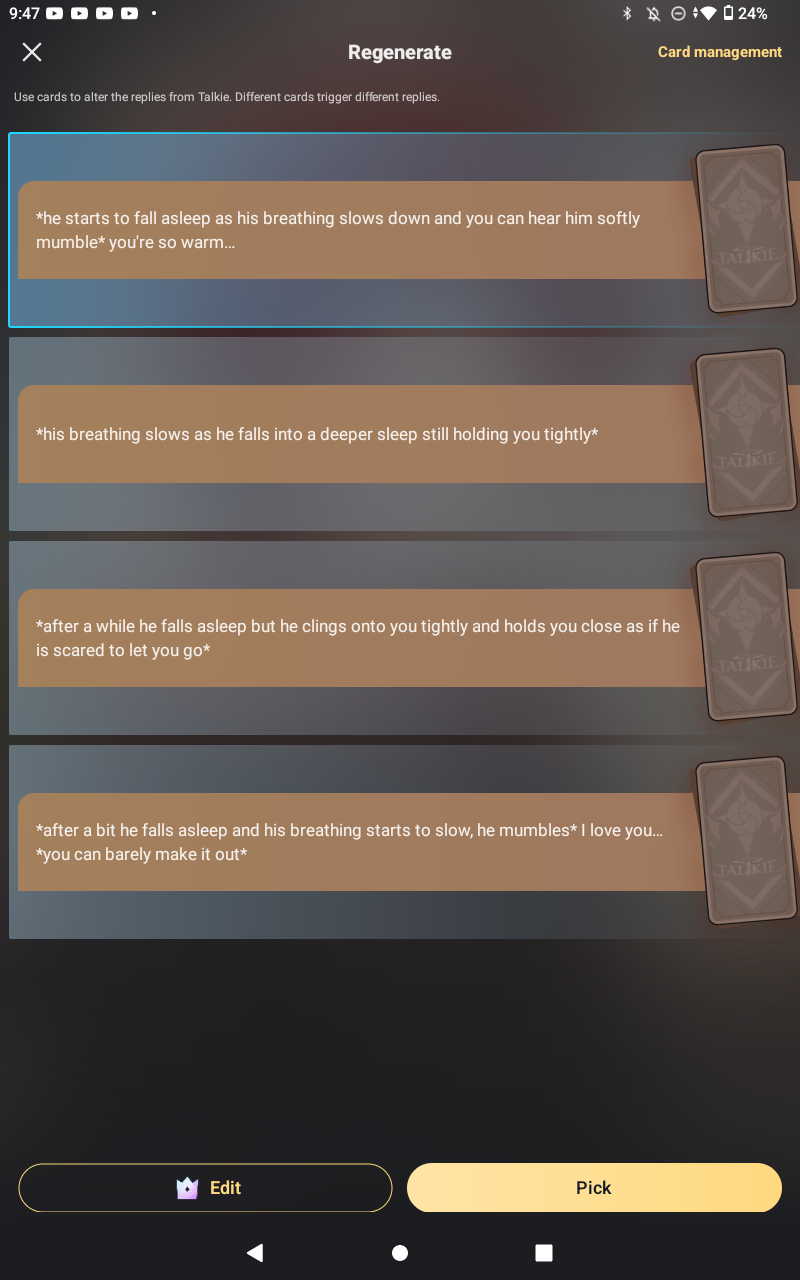
Task: Open Card management
Action: coord(719,52)
